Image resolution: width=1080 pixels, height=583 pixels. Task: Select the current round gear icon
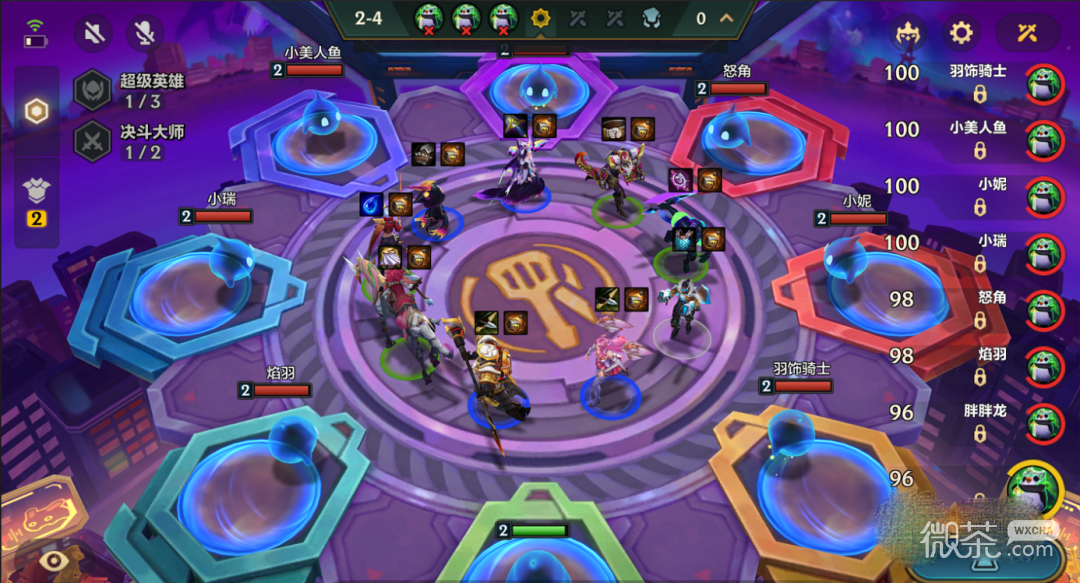point(541,18)
